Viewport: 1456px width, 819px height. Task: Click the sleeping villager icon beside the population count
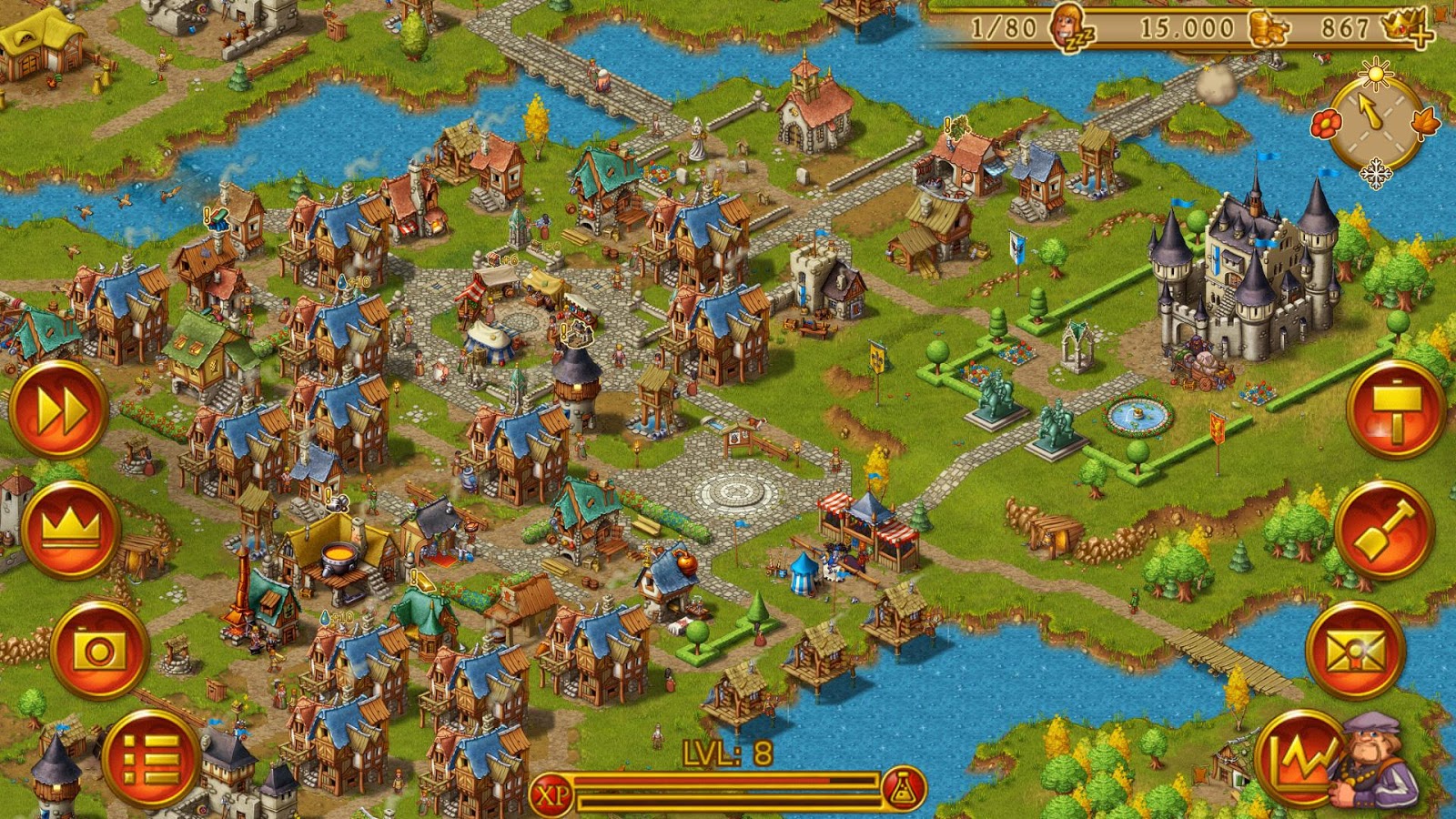point(1067,26)
